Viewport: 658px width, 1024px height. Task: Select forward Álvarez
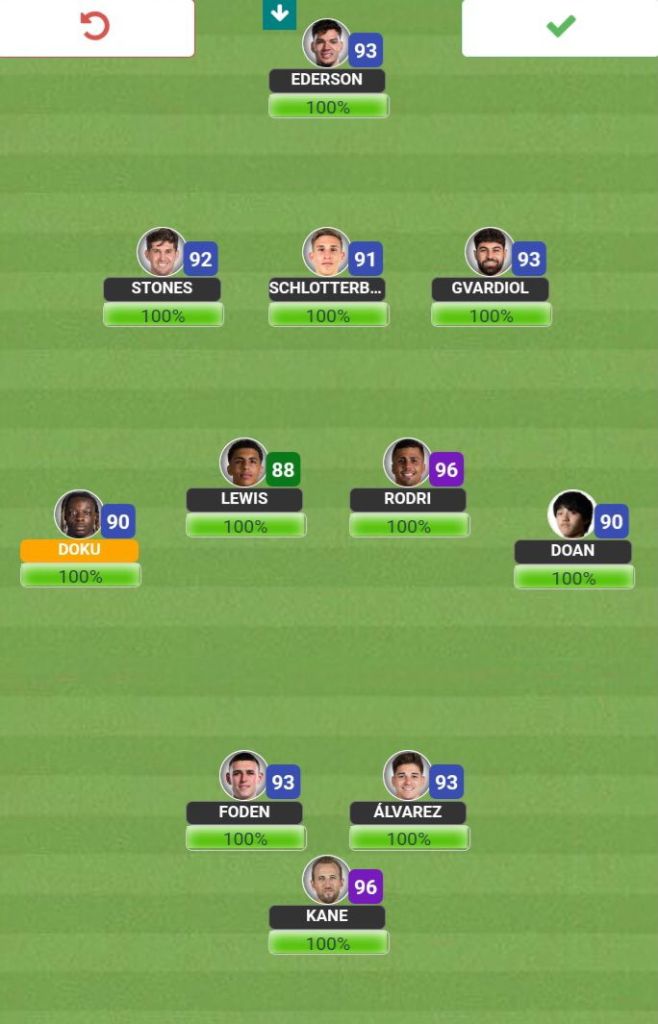tap(408, 777)
